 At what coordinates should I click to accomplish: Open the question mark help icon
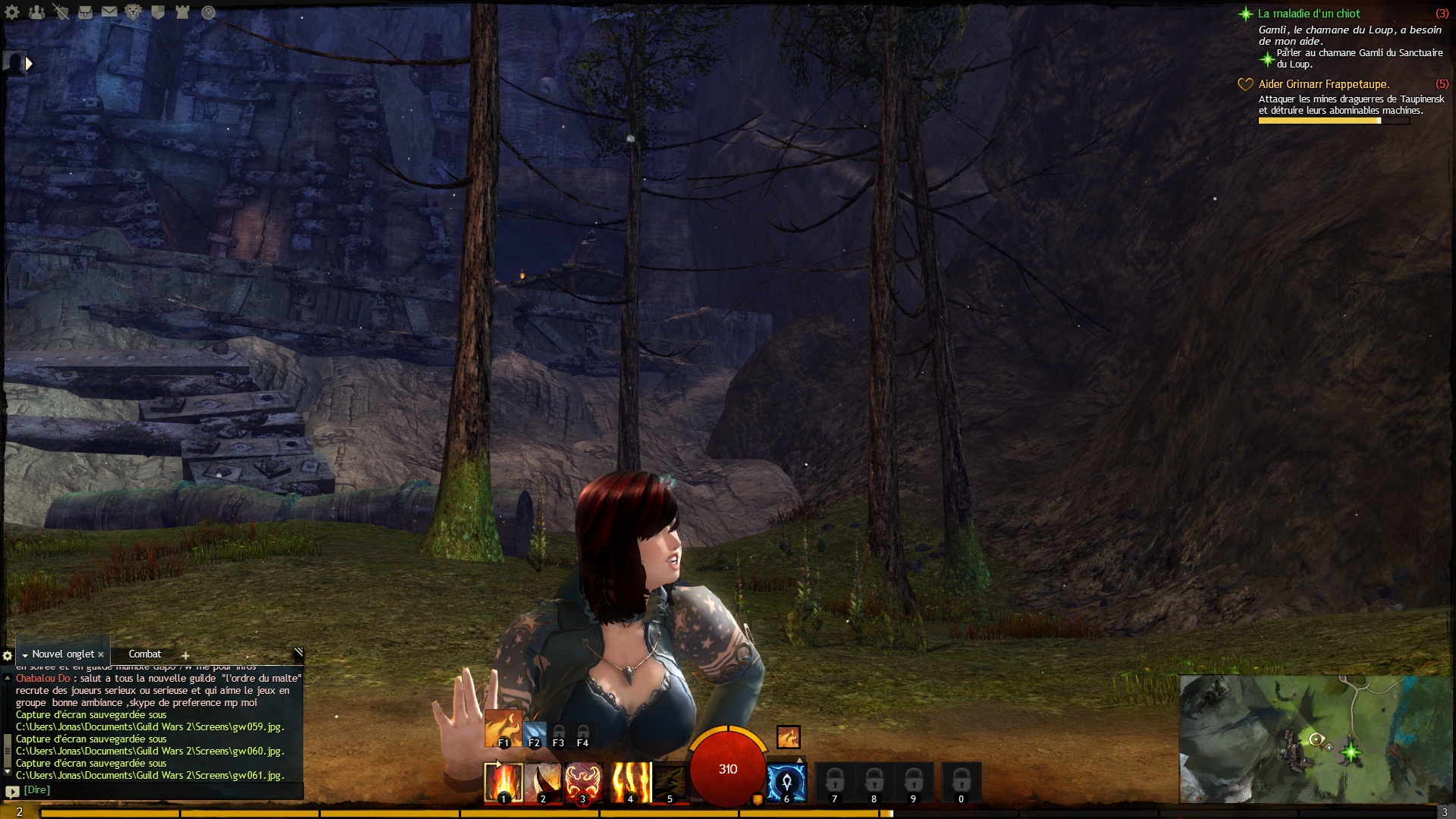(209, 12)
